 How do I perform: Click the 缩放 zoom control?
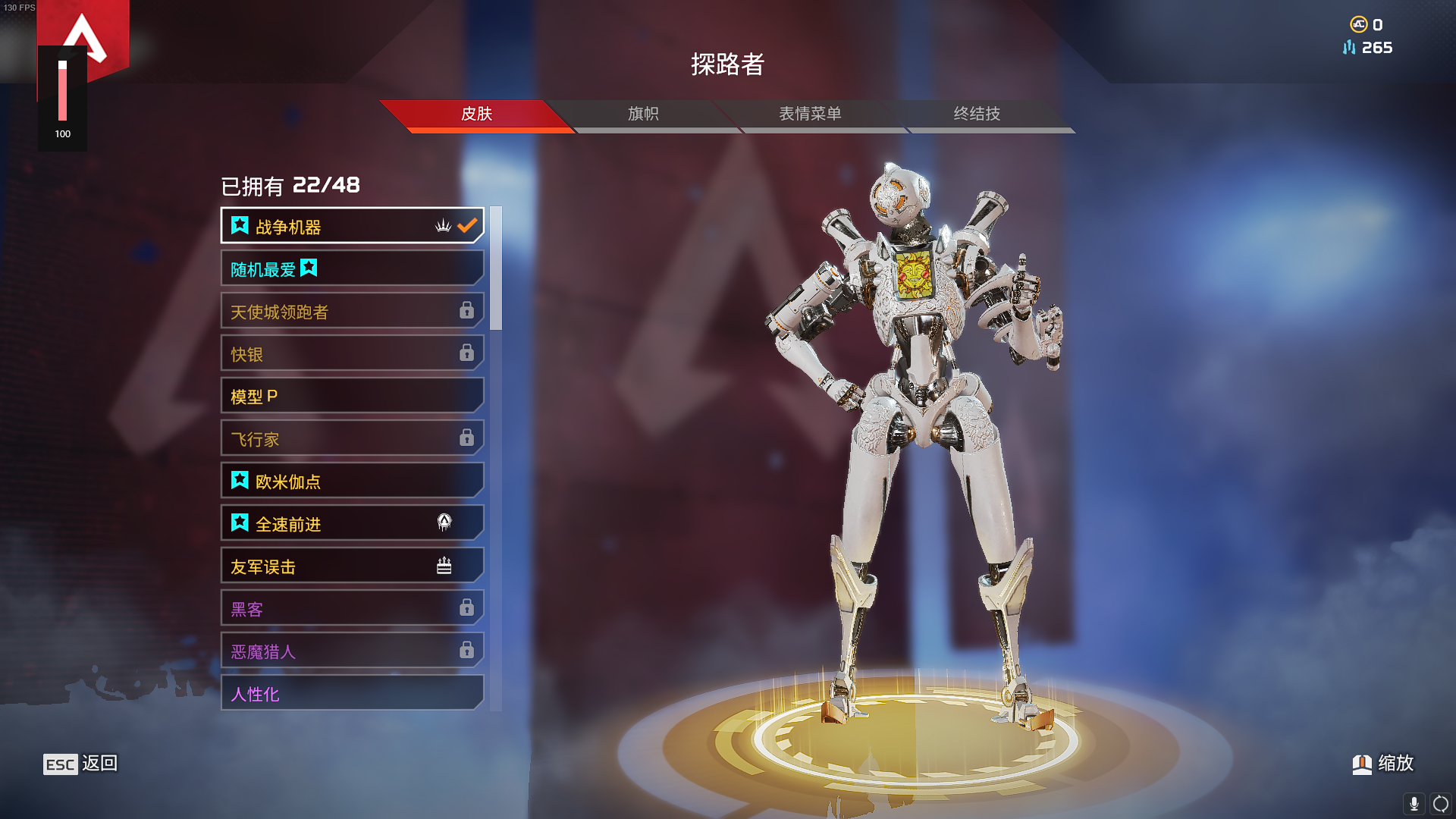1383,763
